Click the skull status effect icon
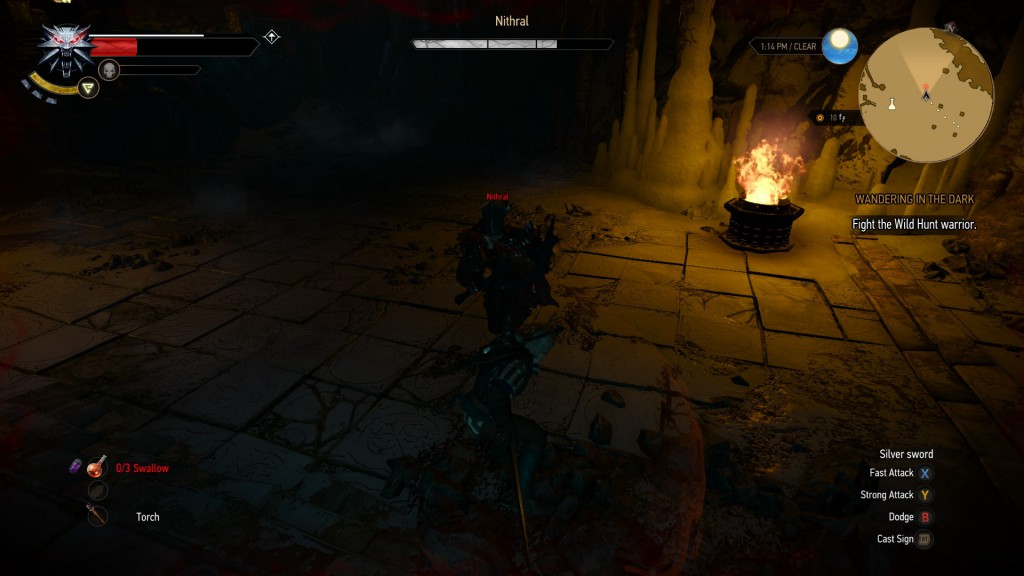Screen dimensions: 1024x576 tap(109, 69)
